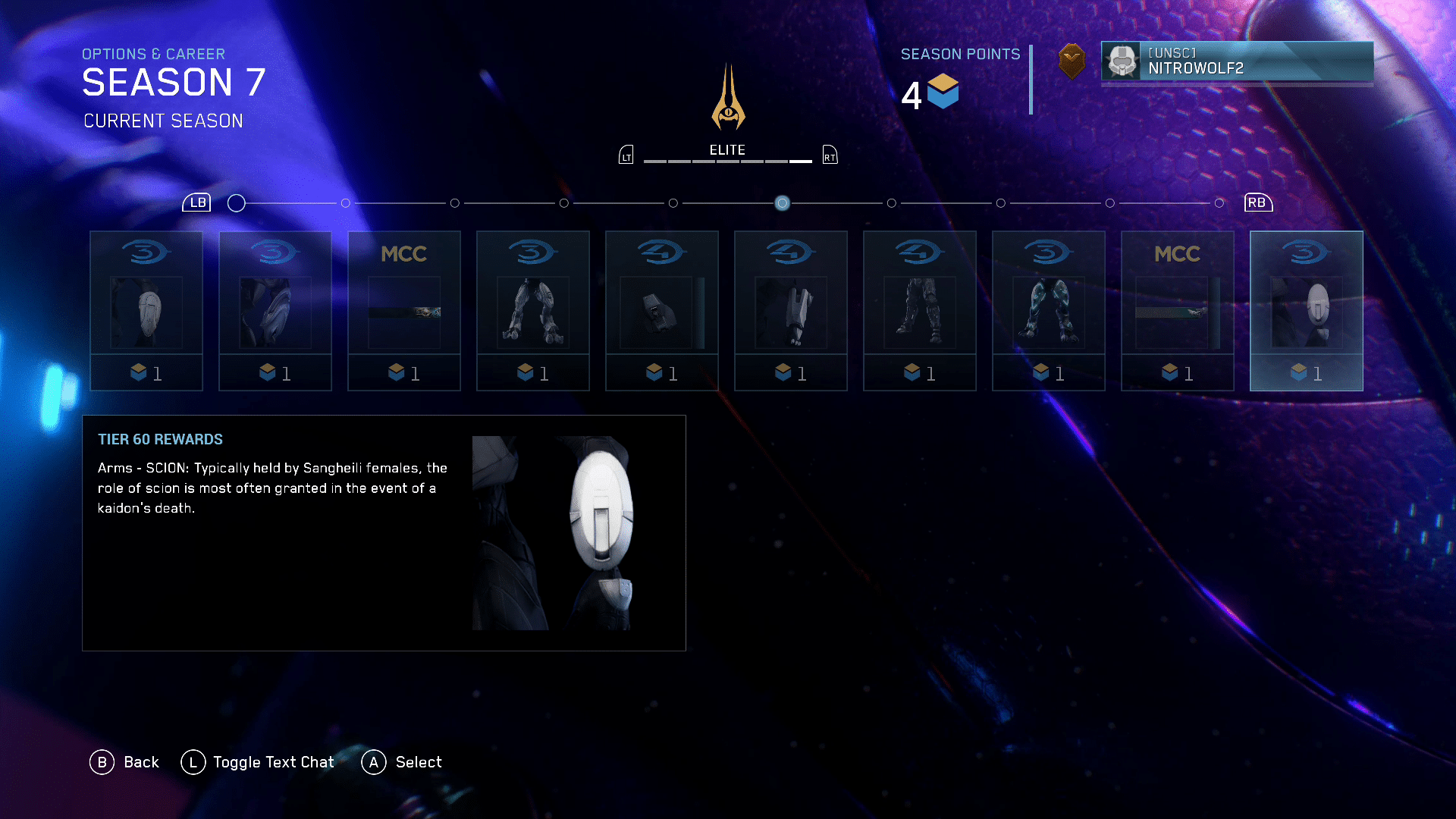Choose the teal Halo 3 leg armor reward
The width and height of the screenshot is (1456, 819).
1048,310
